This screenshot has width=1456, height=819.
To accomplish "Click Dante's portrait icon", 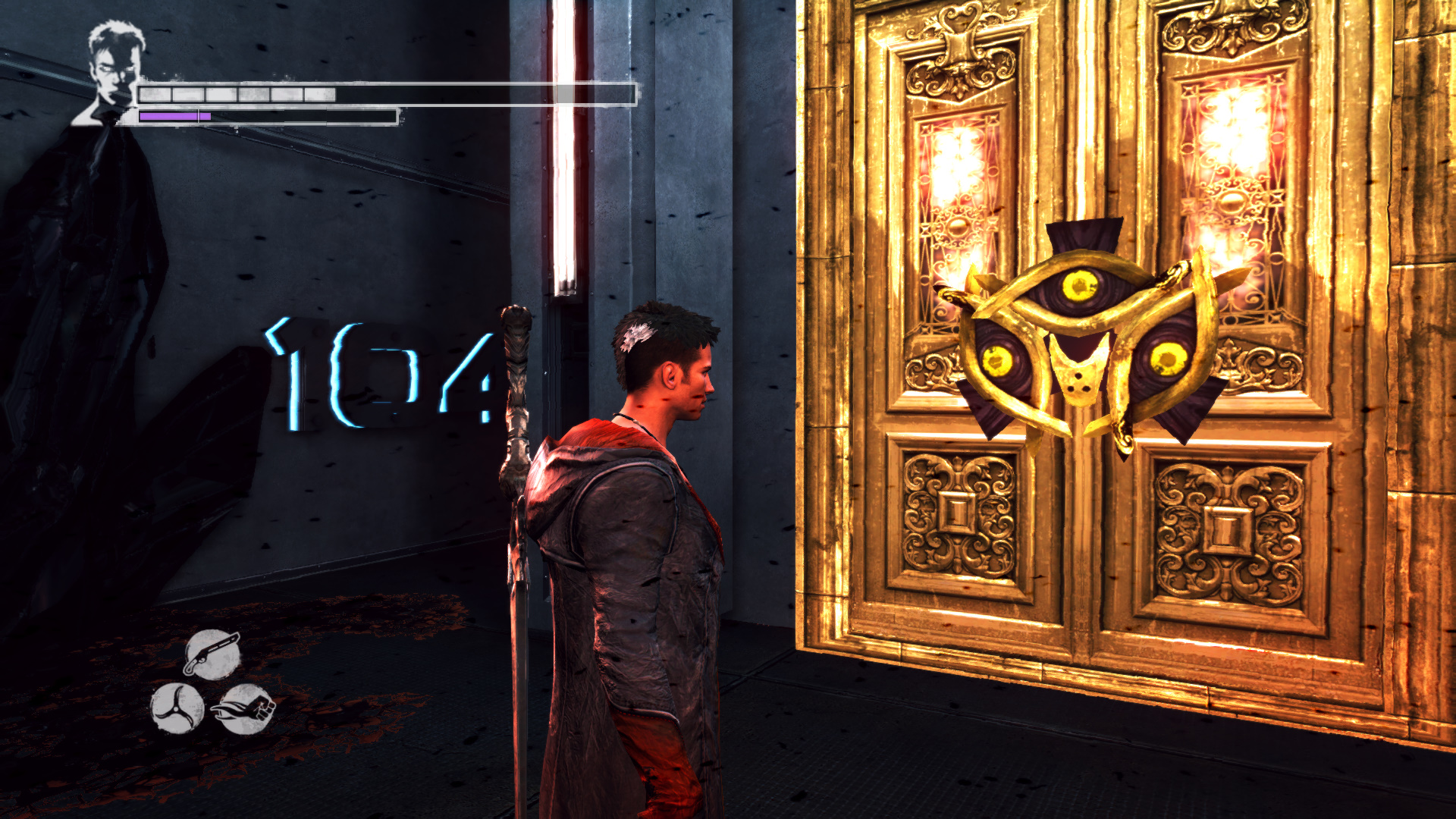I will click(x=112, y=72).
